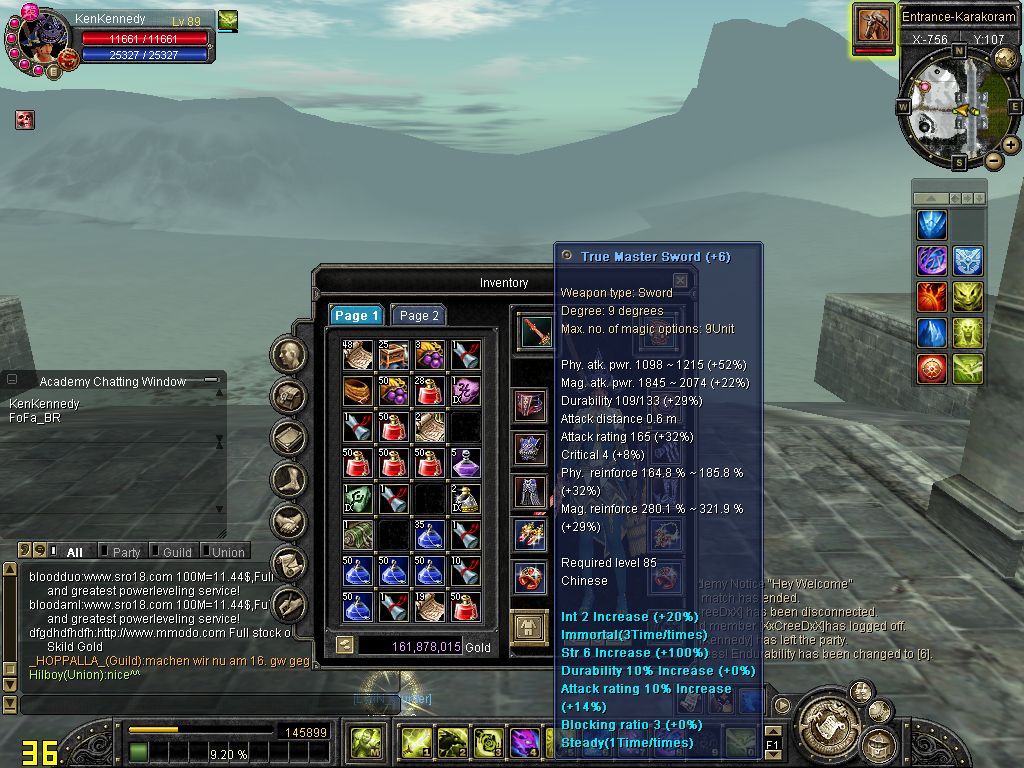1024x768 pixels.
Task: Click the gold drop button beside amount
Action: pos(344,646)
